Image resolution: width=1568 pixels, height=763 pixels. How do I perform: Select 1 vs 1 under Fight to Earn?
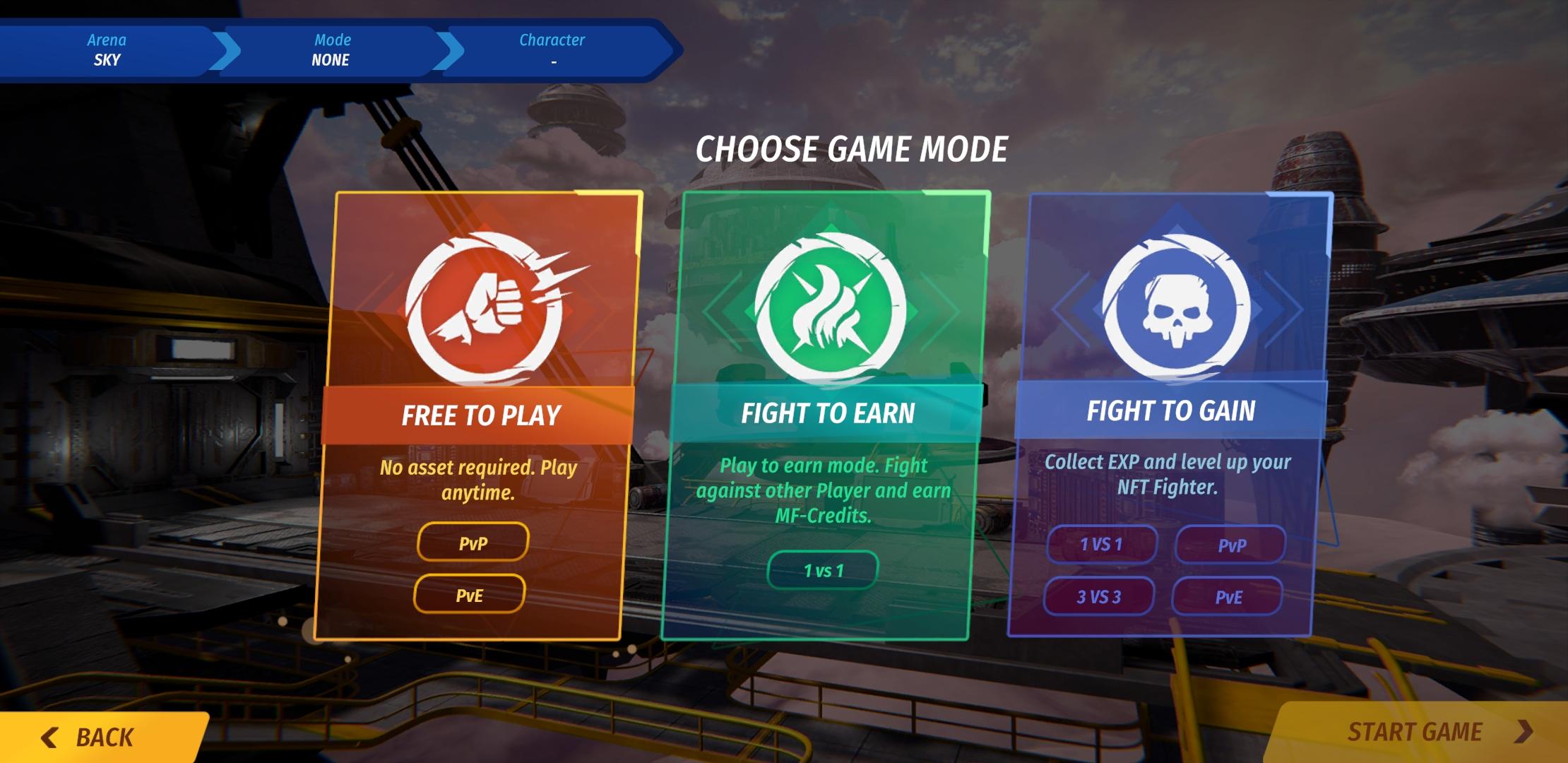point(823,569)
